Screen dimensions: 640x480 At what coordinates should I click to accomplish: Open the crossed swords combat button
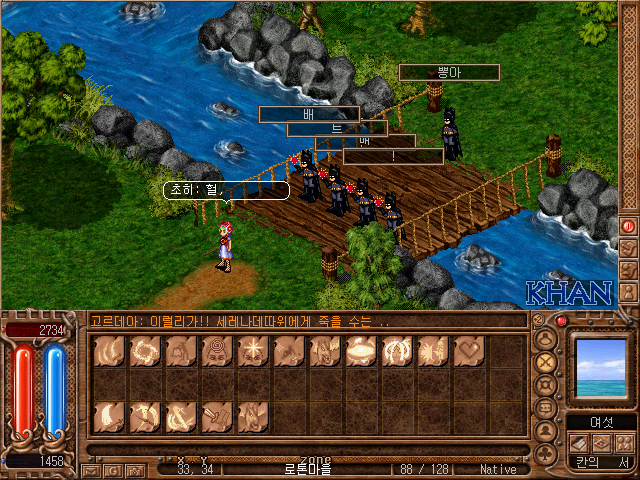point(546,360)
